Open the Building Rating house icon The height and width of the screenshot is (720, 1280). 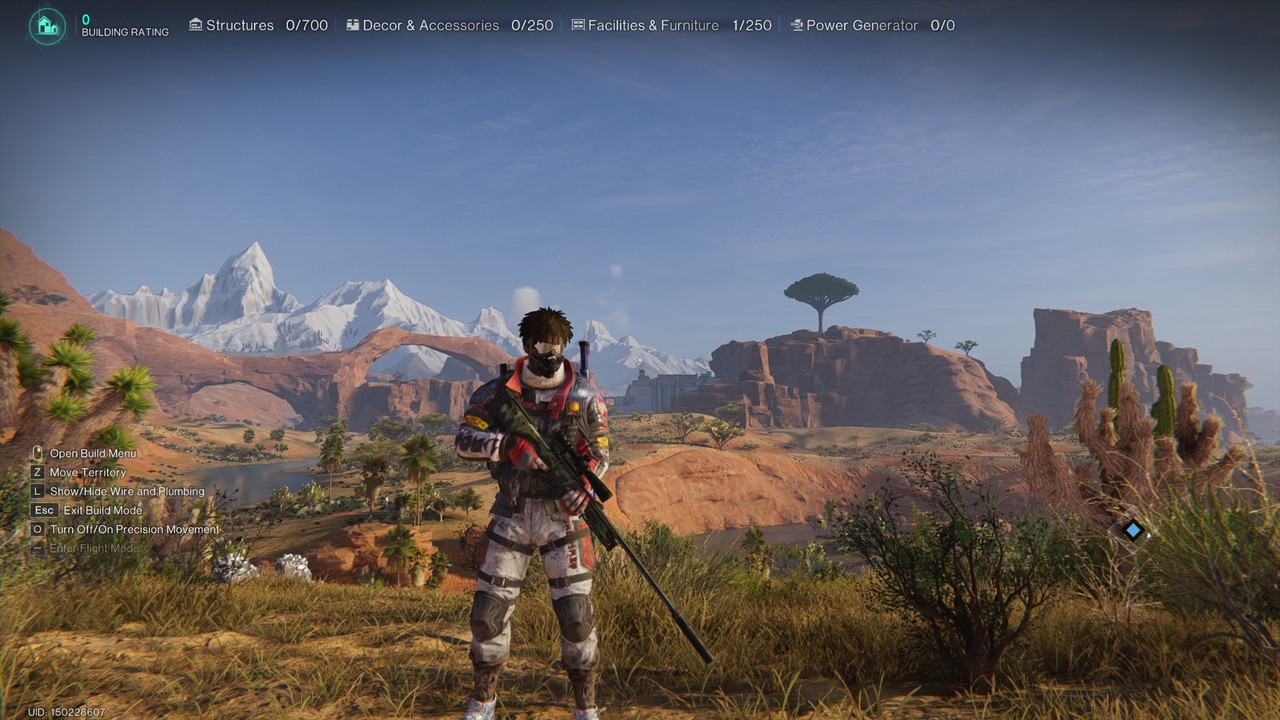pyautogui.click(x=47, y=26)
